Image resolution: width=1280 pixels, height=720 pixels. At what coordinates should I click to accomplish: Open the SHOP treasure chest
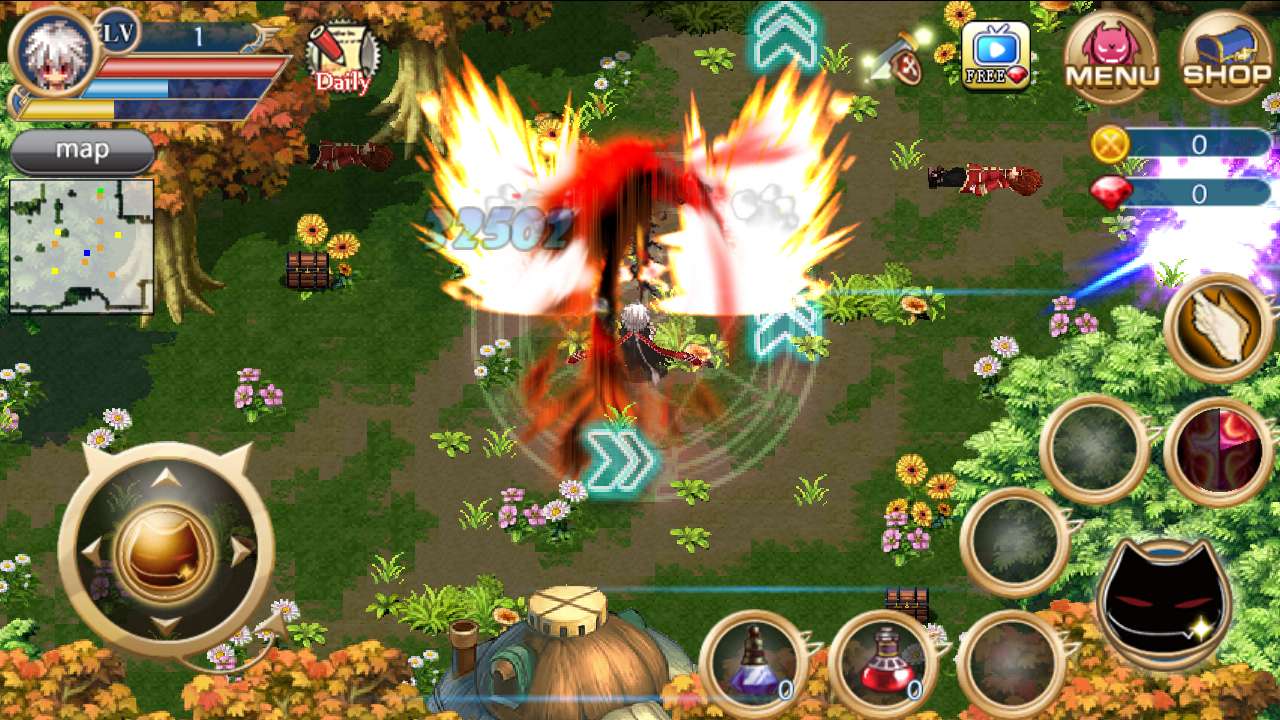pos(1226,56)
